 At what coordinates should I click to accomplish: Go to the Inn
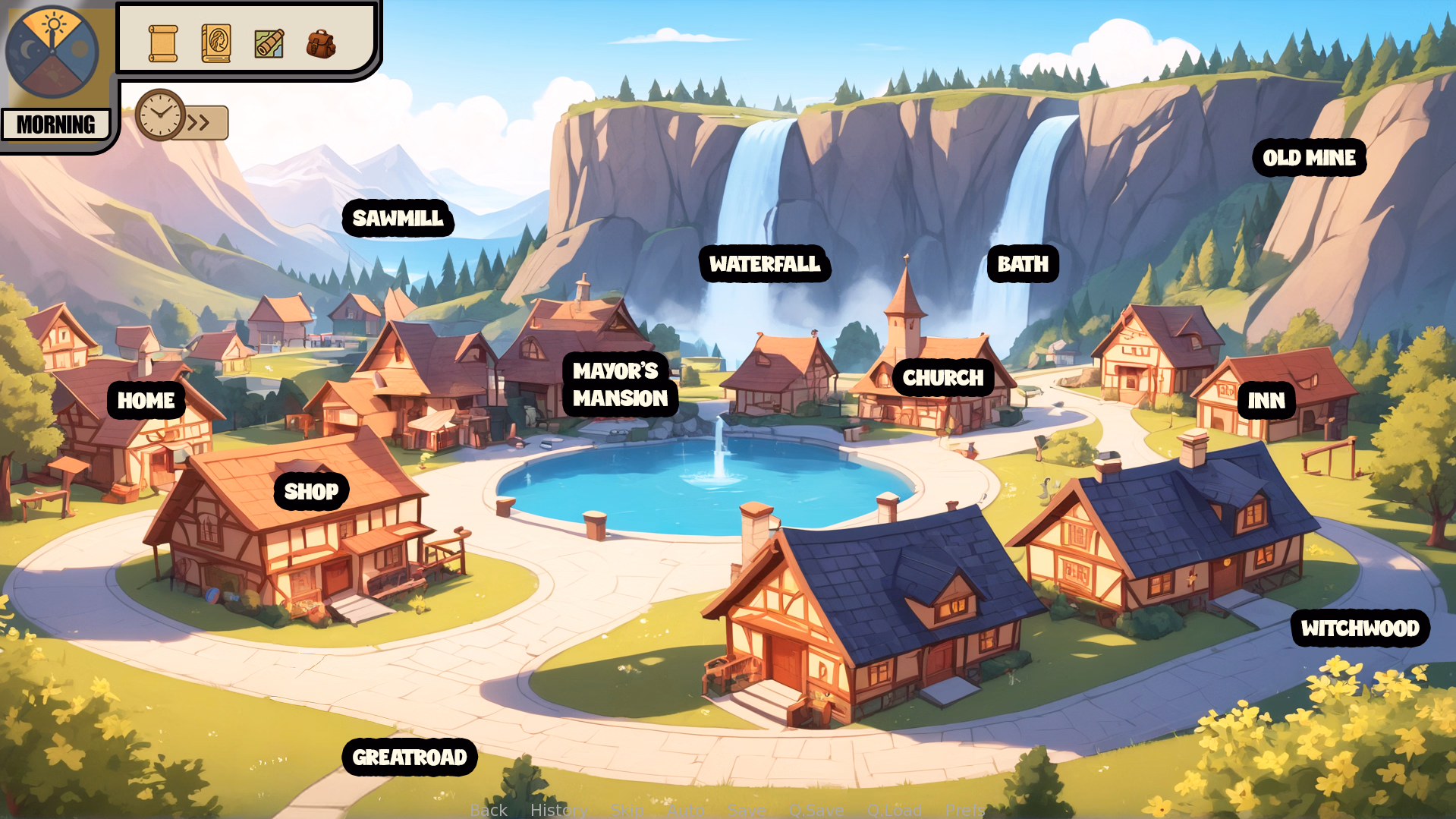tap(1266, 401)
